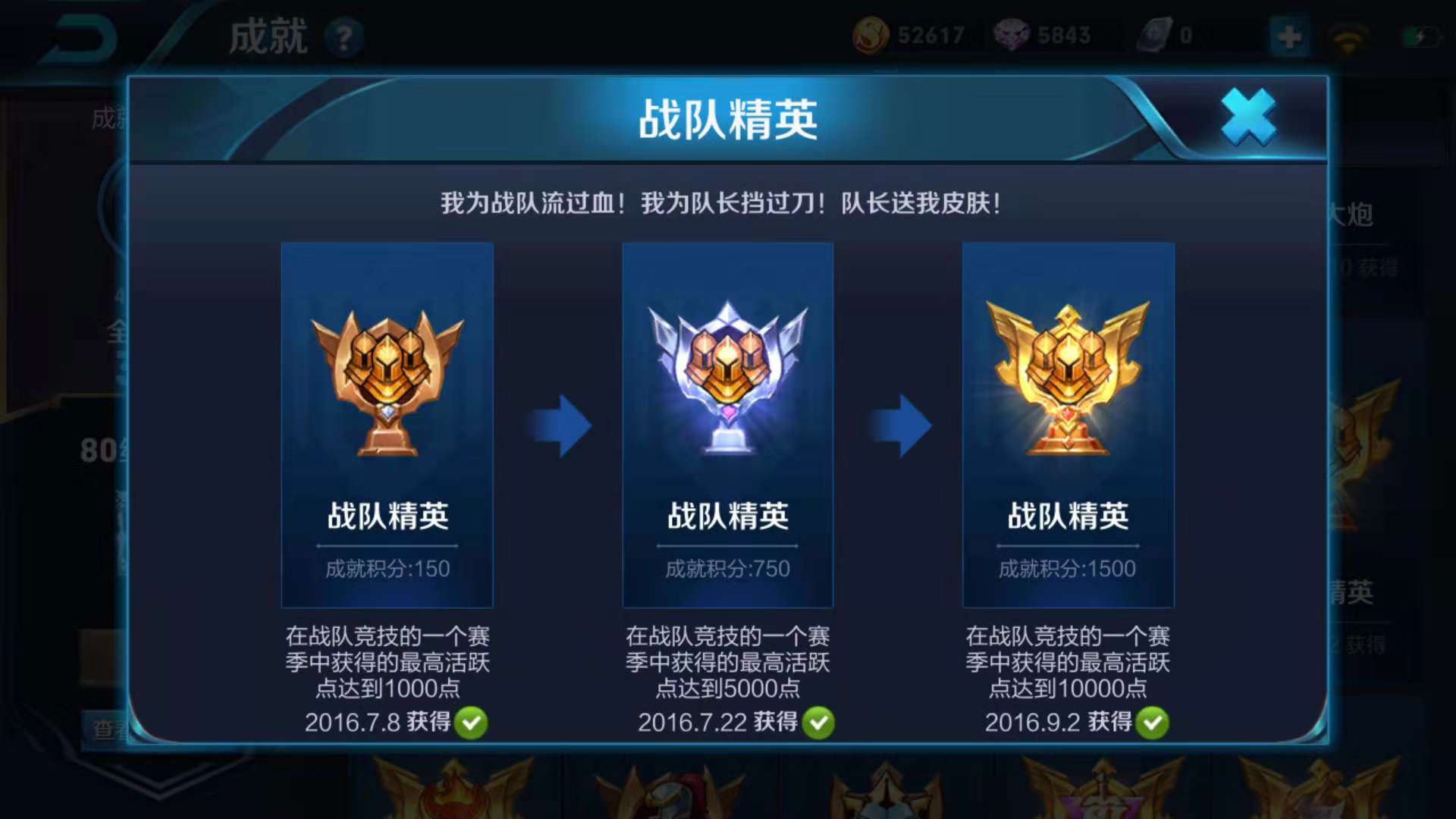Tap the ticket currency icon showing 0

point(1156,34)
